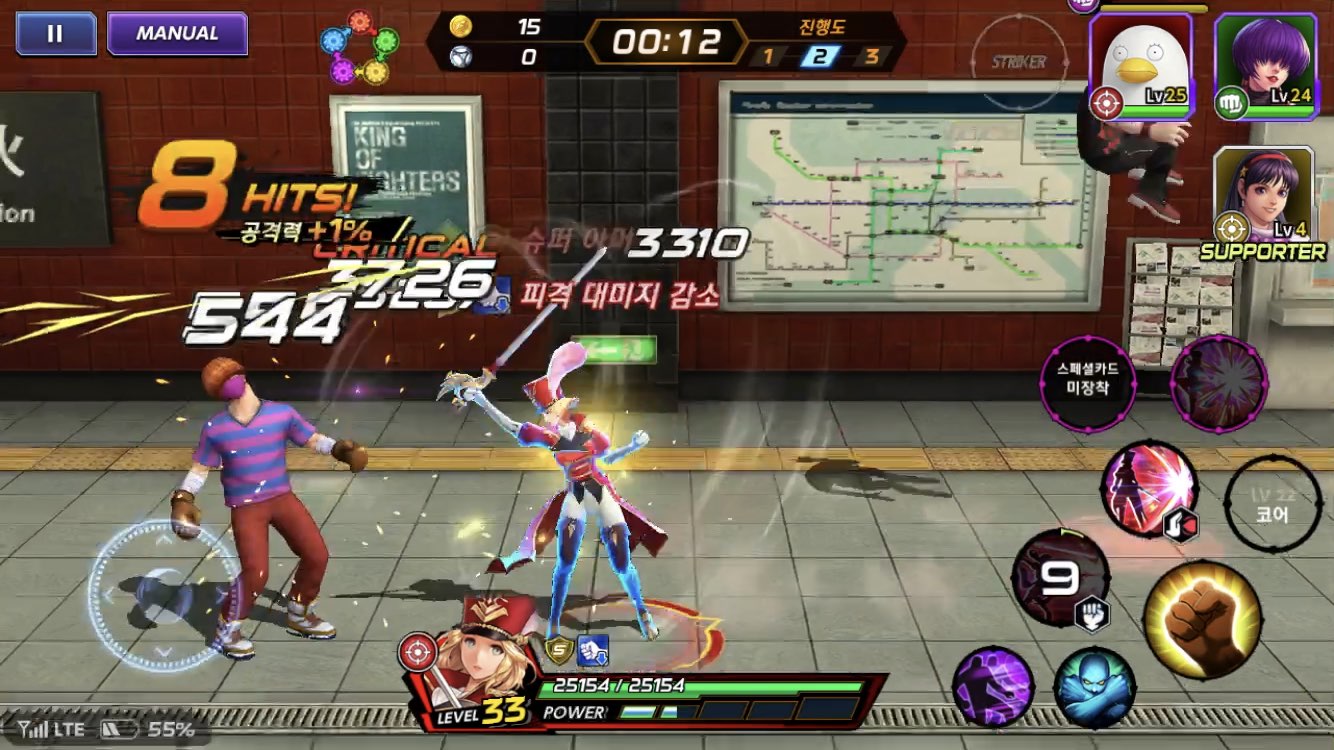Summon the Lv4 SUPPORTER character
The width and height of the screenshot is (1334, 750).
1264,198
